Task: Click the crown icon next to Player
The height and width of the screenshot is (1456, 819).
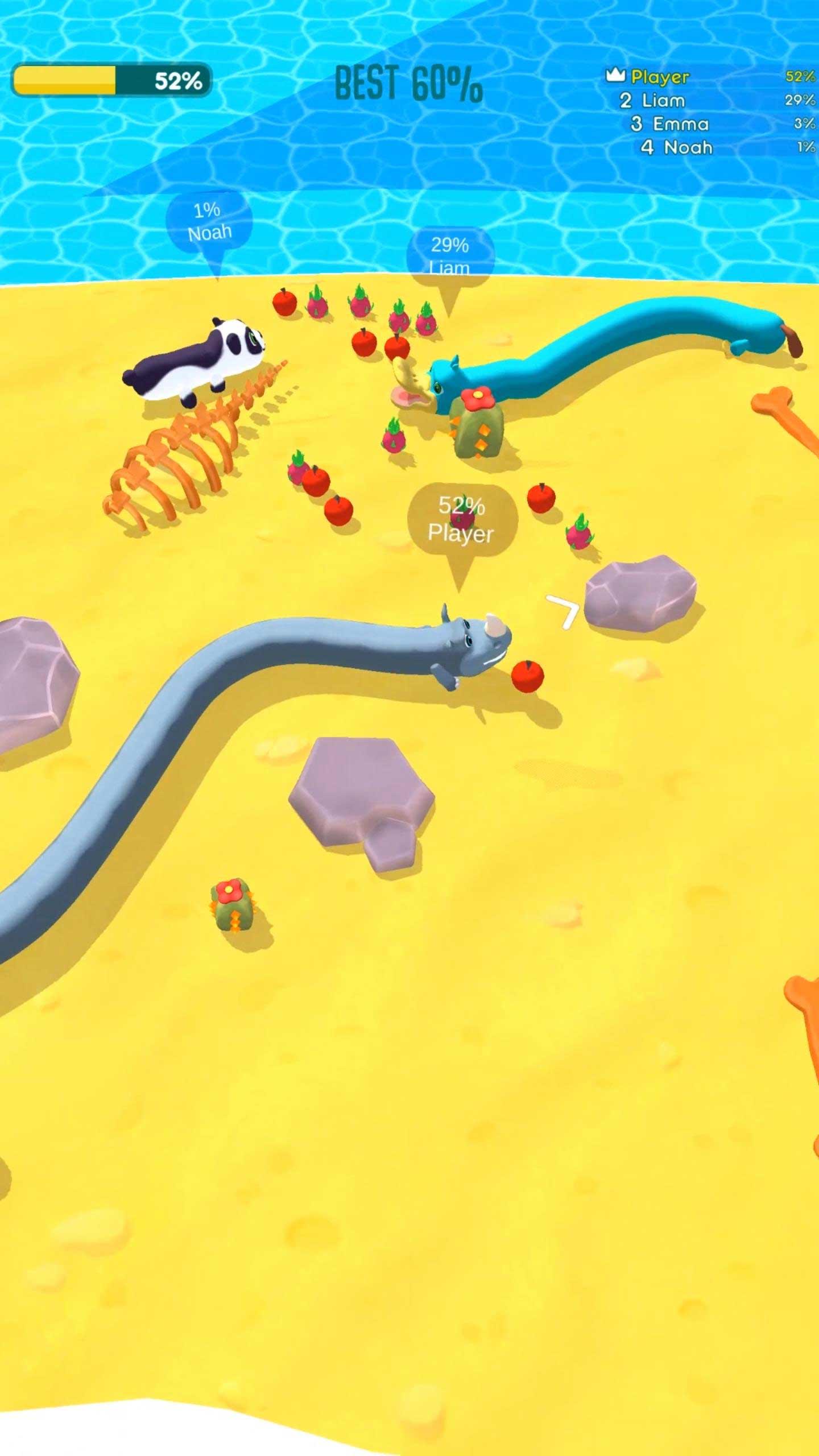Action: pos(616,75)
